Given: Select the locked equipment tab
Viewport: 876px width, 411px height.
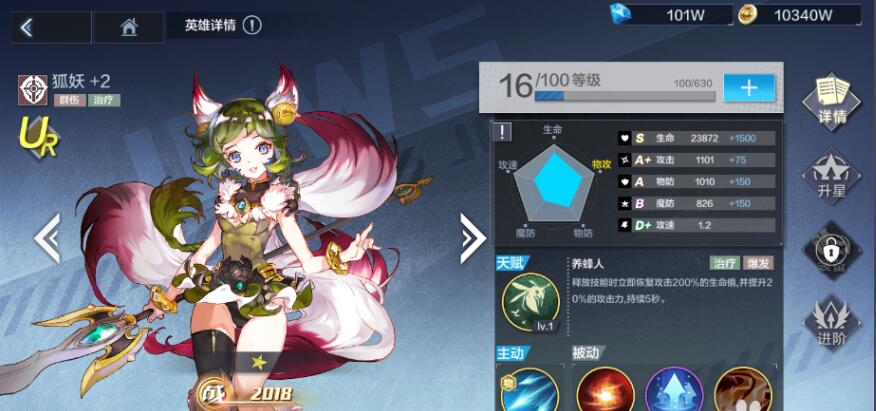Looking at the screenshot, I should (832, 248).
